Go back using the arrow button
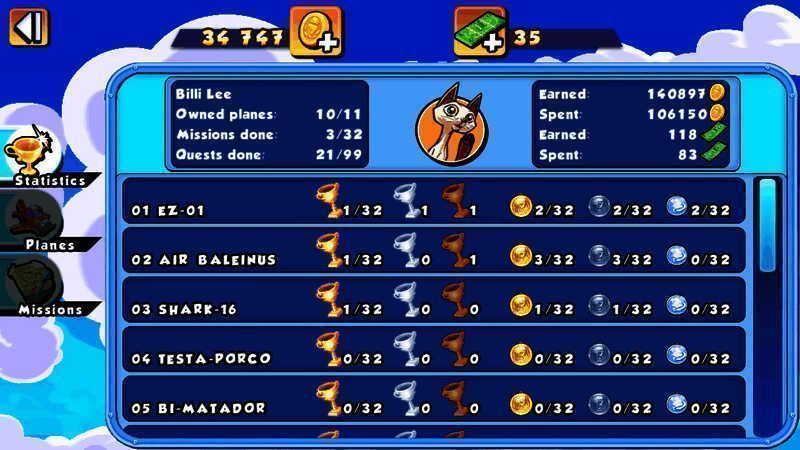 click(x=29, y=26)
